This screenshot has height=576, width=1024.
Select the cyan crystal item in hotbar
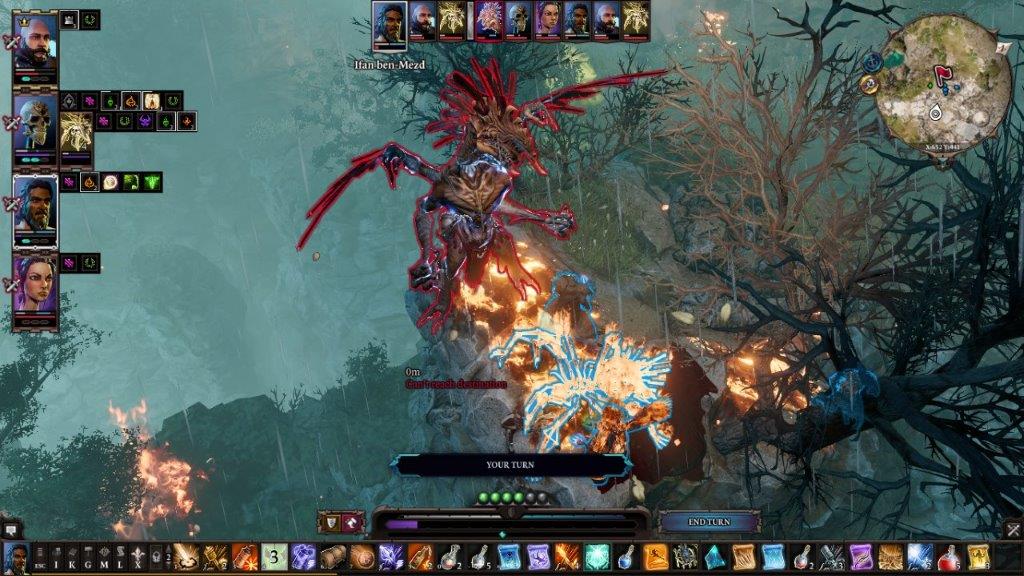click(x=715, y=557)
